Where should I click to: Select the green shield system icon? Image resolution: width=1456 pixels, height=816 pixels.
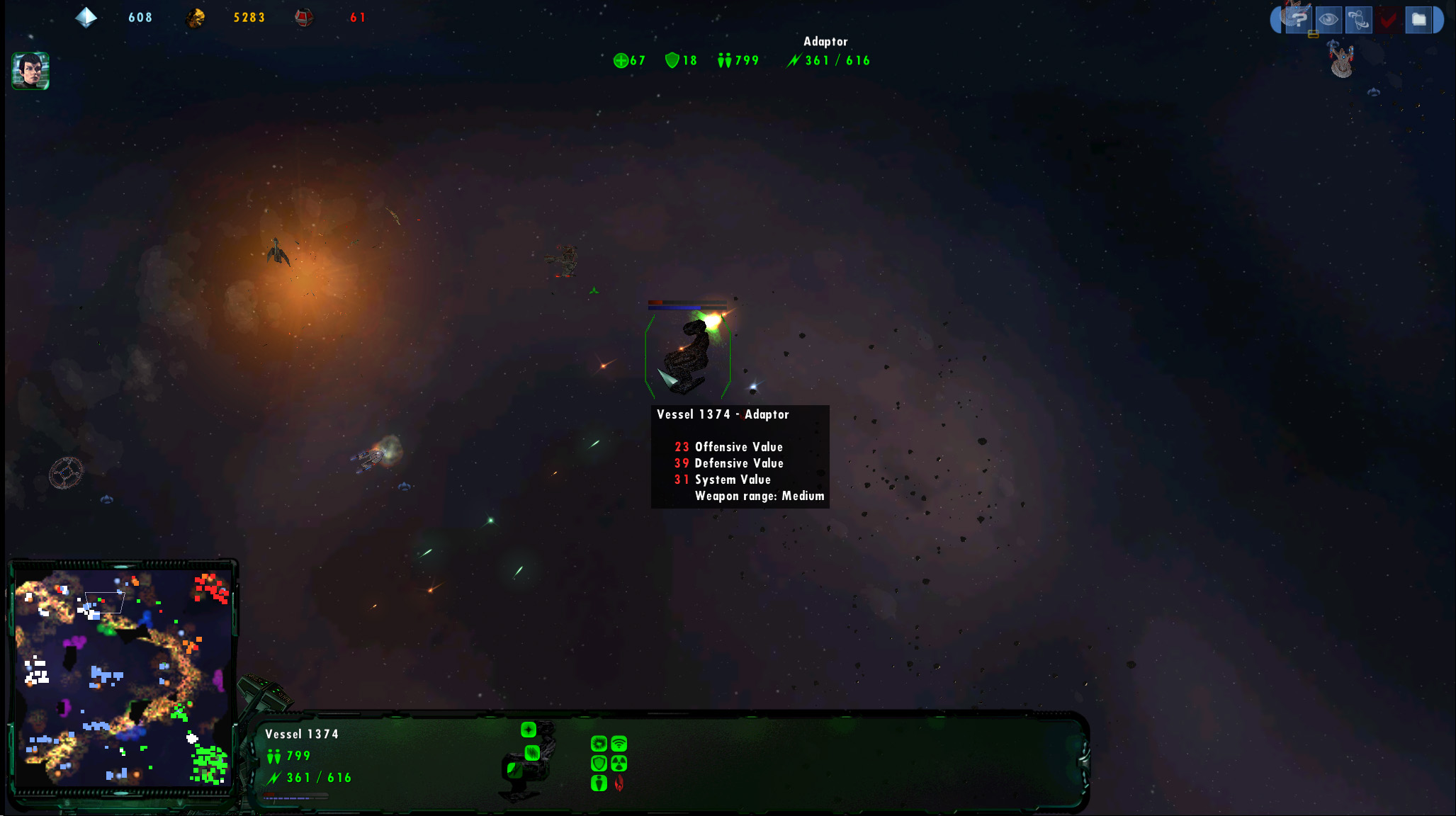(599, 763)
